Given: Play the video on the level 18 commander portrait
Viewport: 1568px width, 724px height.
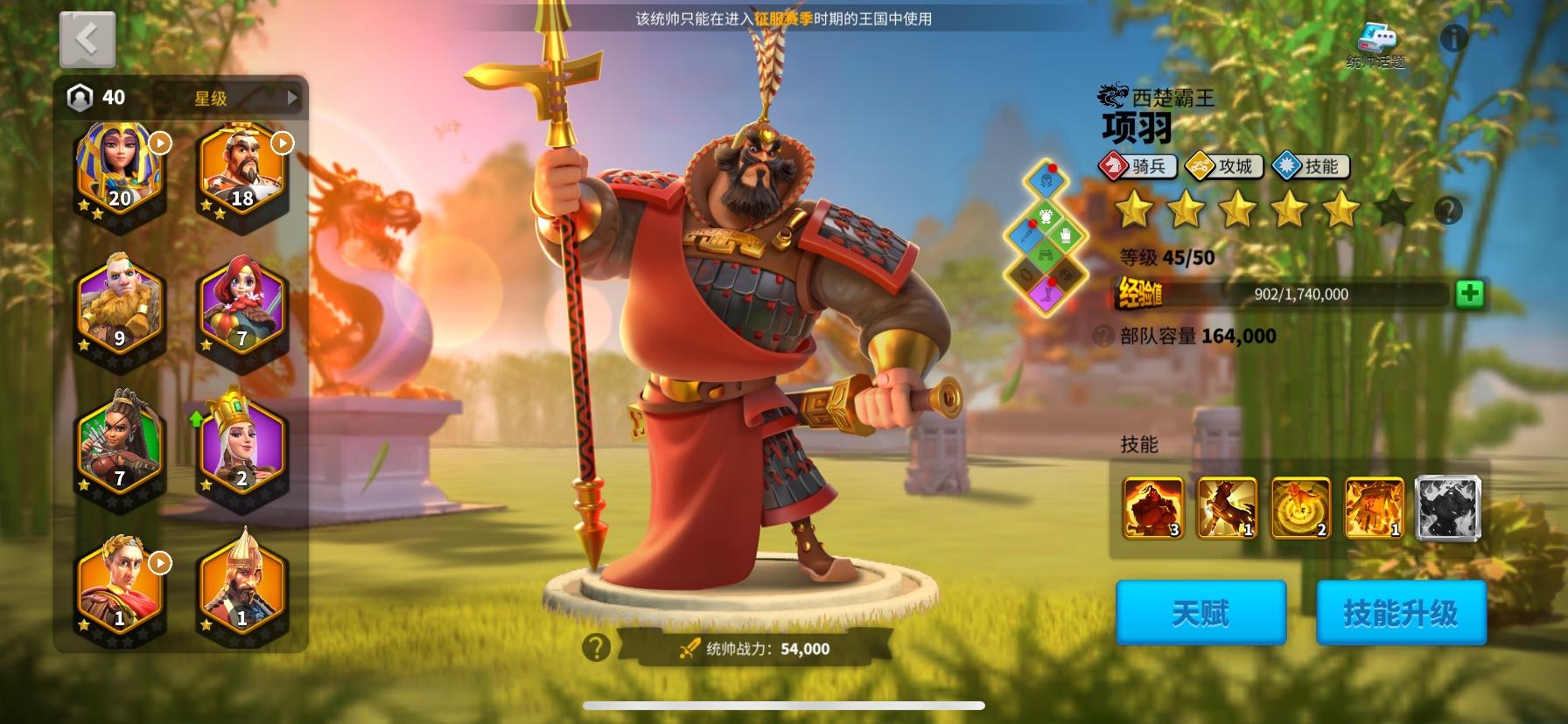Looking at the screenshot, I should click(280, 142).
